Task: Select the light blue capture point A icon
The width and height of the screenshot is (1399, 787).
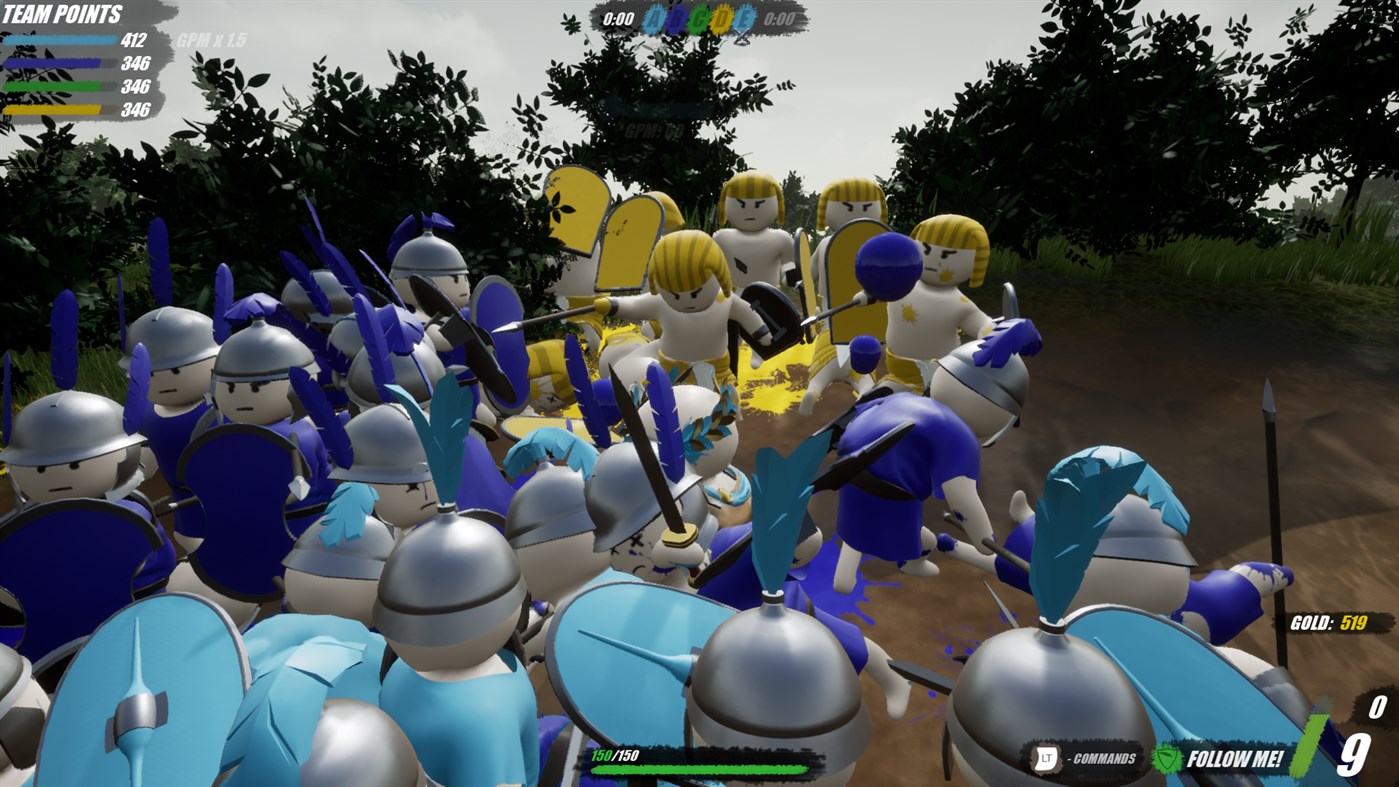Action: [655, 17]
